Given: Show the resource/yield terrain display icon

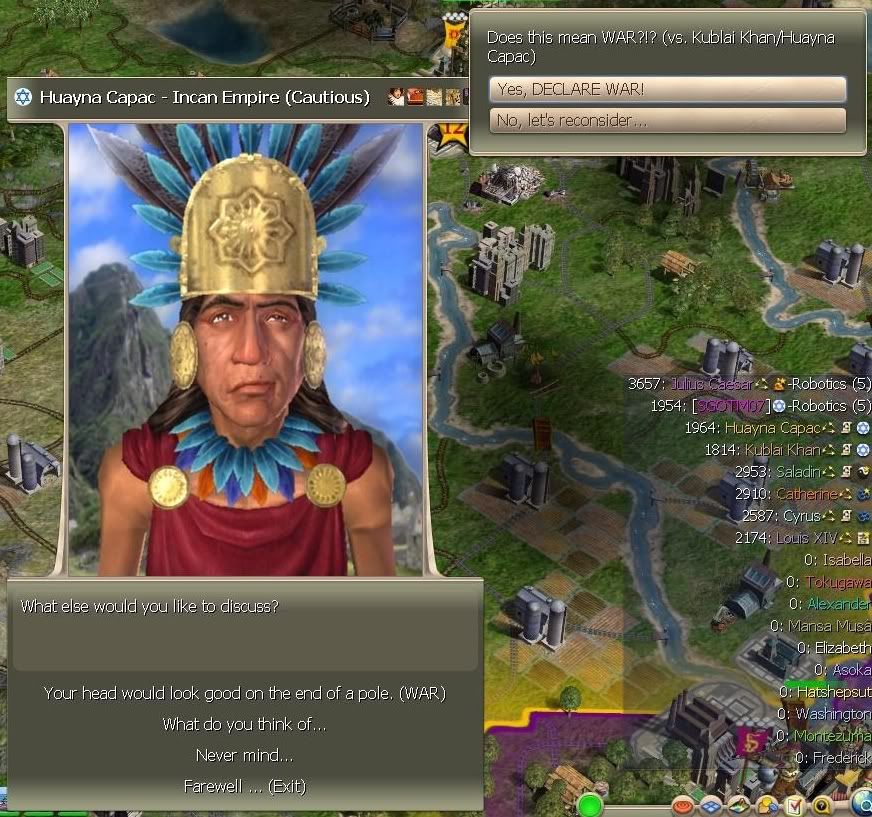Looking at the screenshot, I should 739,804.
